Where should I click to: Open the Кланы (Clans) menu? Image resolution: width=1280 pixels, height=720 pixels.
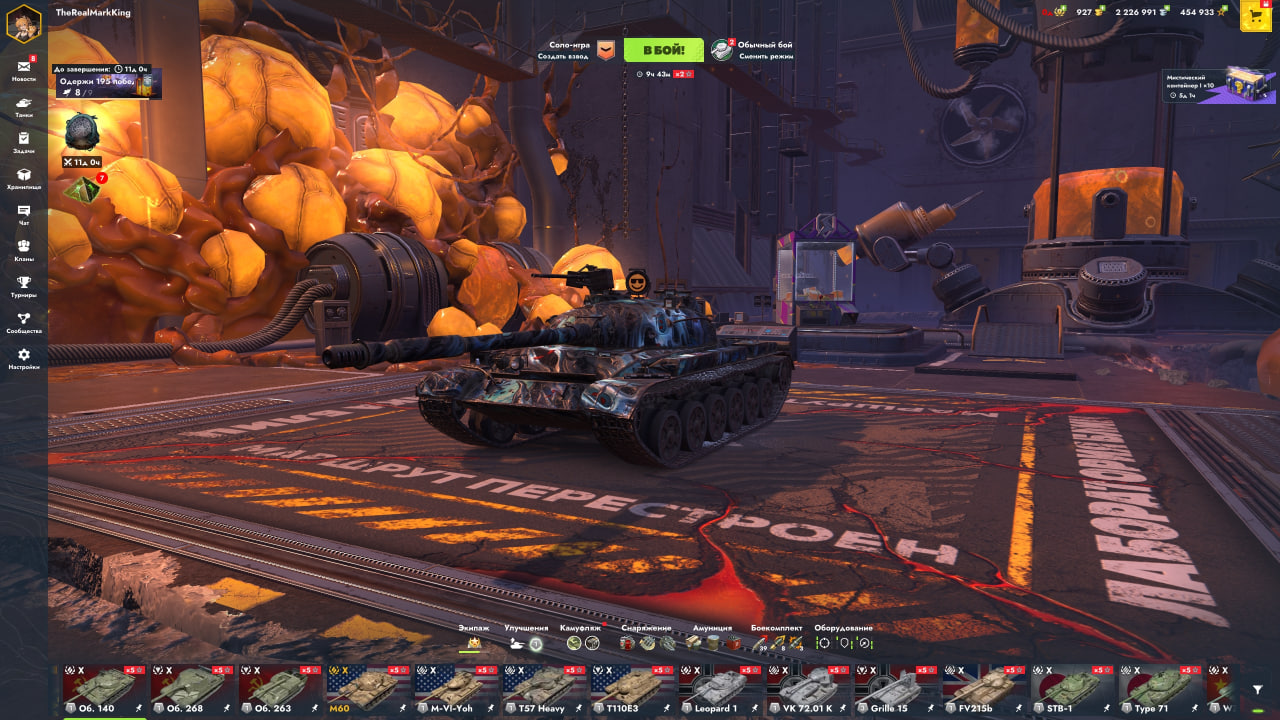[24, 250]
